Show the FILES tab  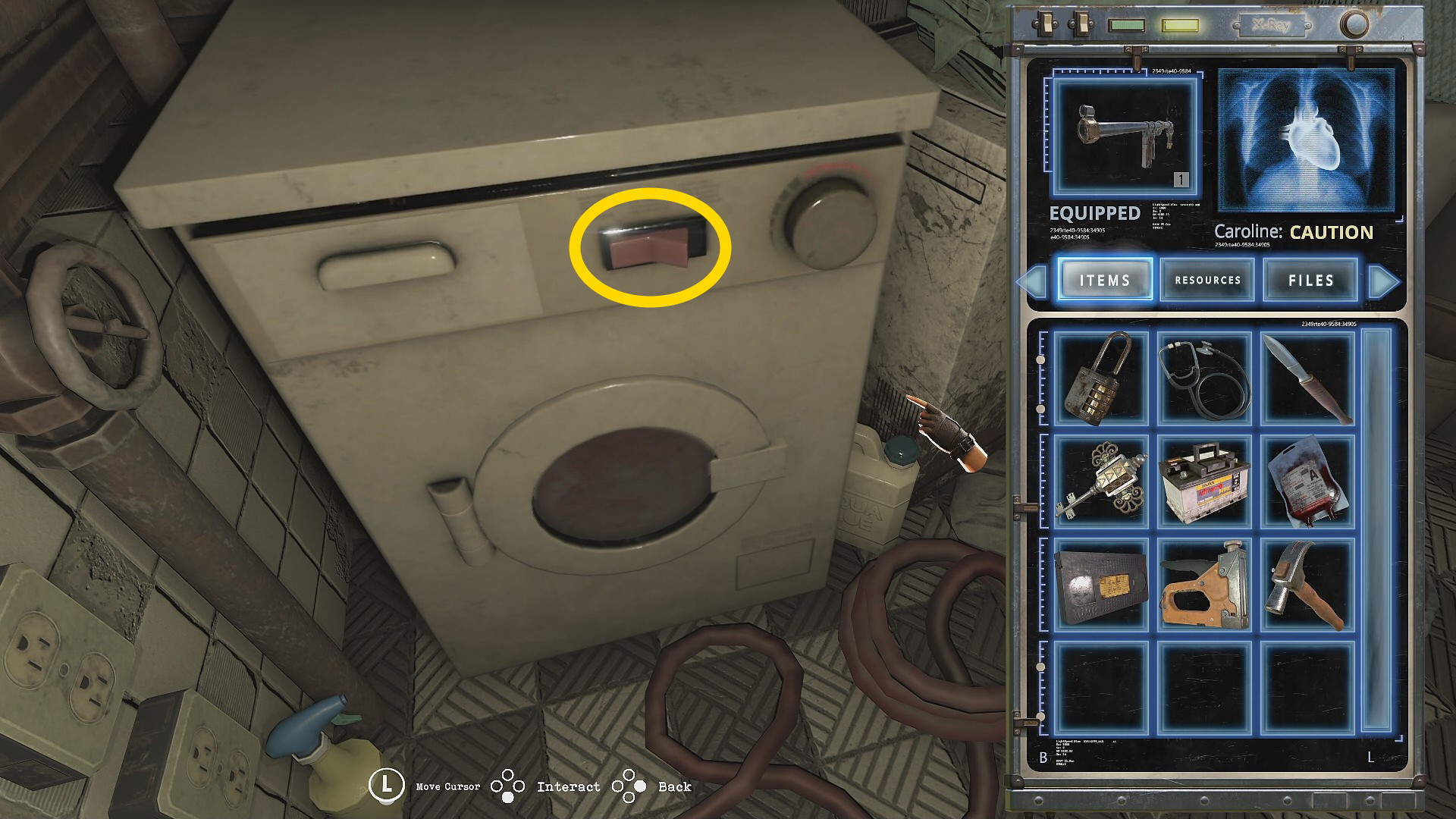pyautogui.click(x=1310, y=280)
